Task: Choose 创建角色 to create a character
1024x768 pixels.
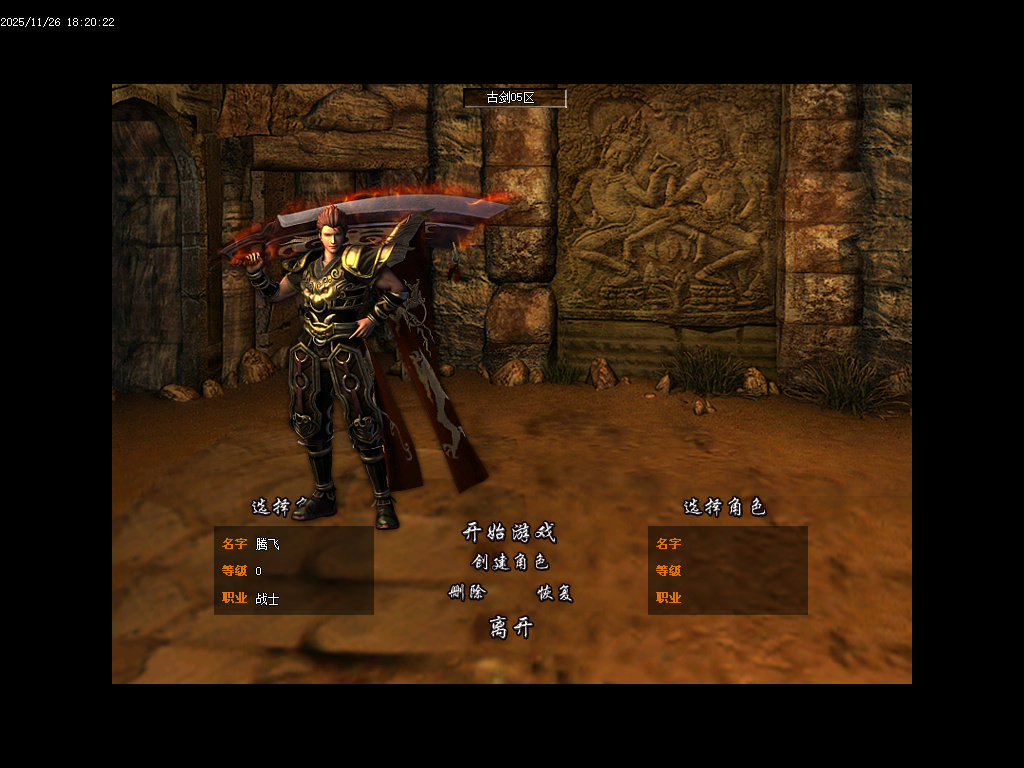Action: point(510,562)
